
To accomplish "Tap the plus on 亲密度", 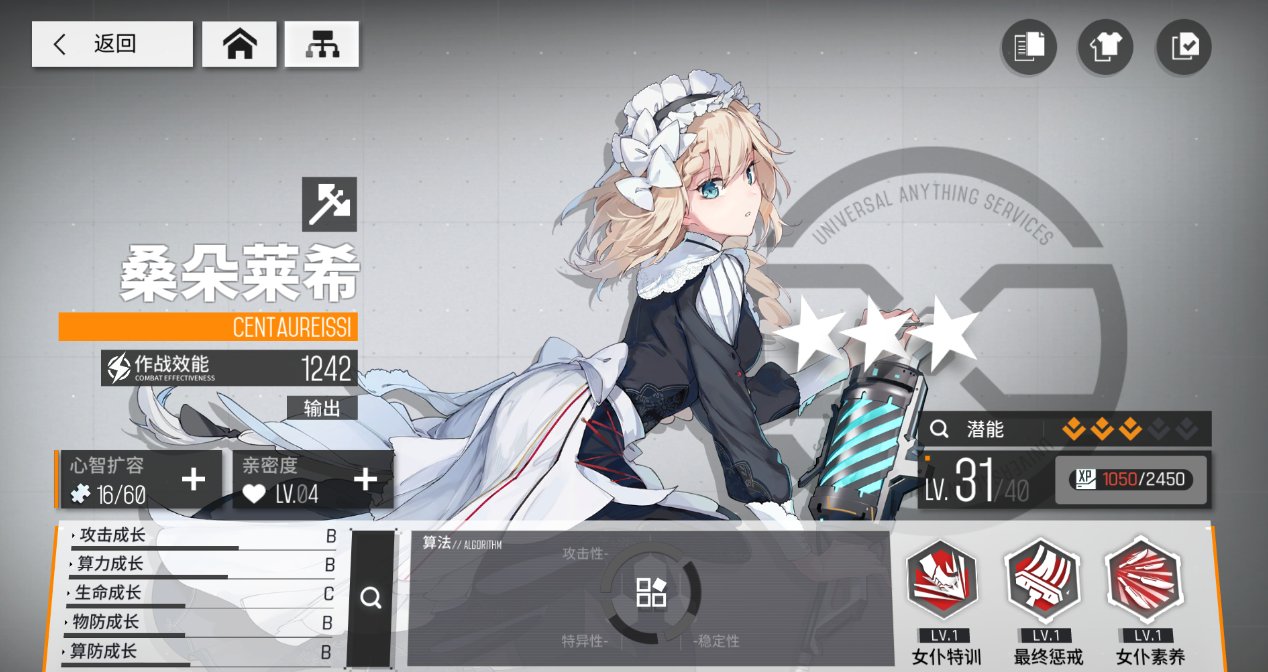I will (366, 480).
